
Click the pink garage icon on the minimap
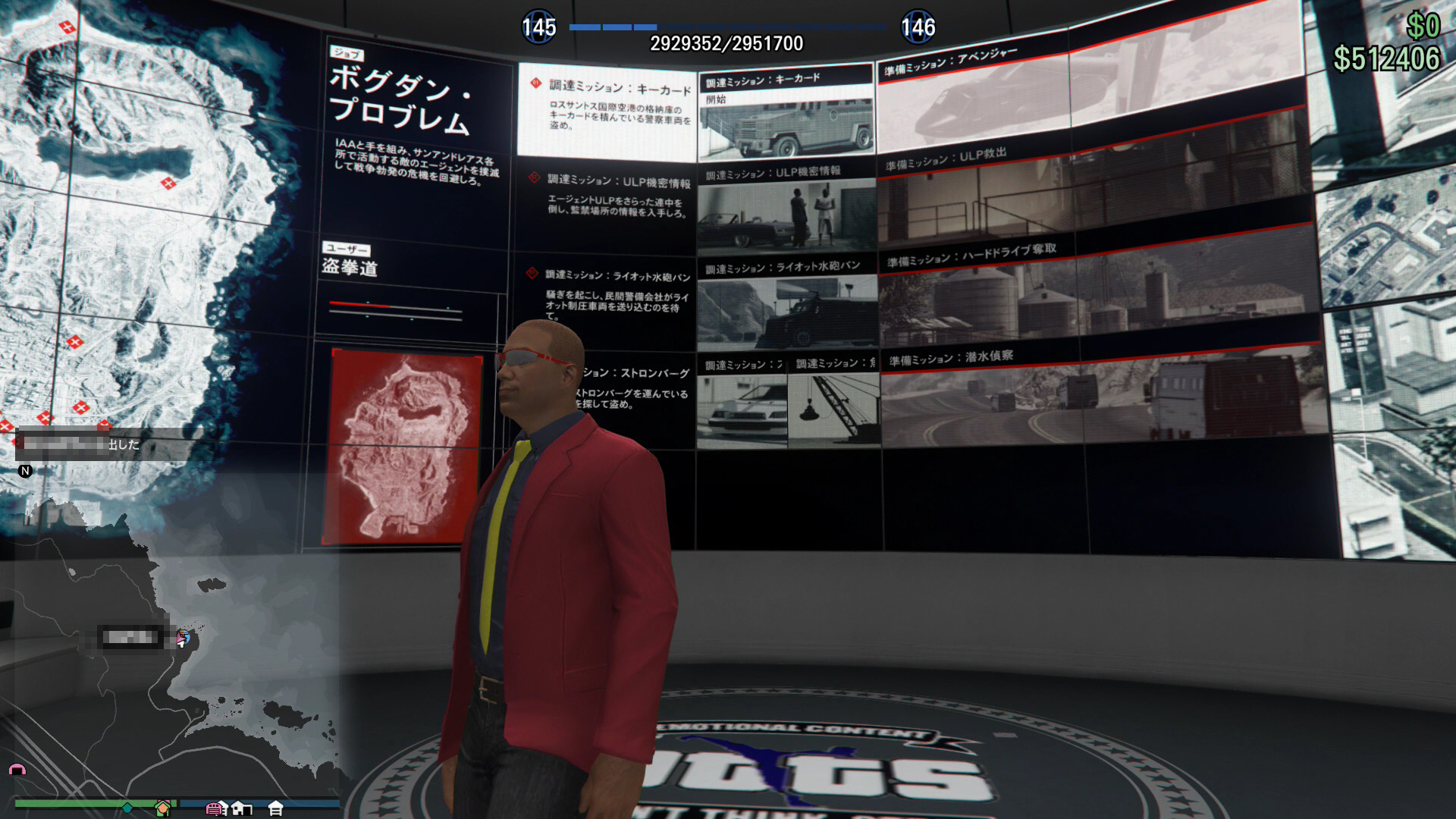(215, 808)
